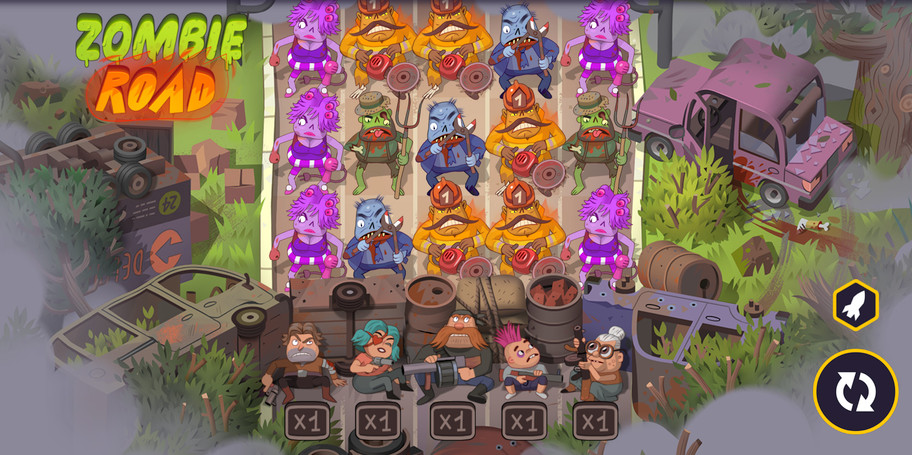
Task: Activate the rocket turbo button
Action: click(855, 306)
